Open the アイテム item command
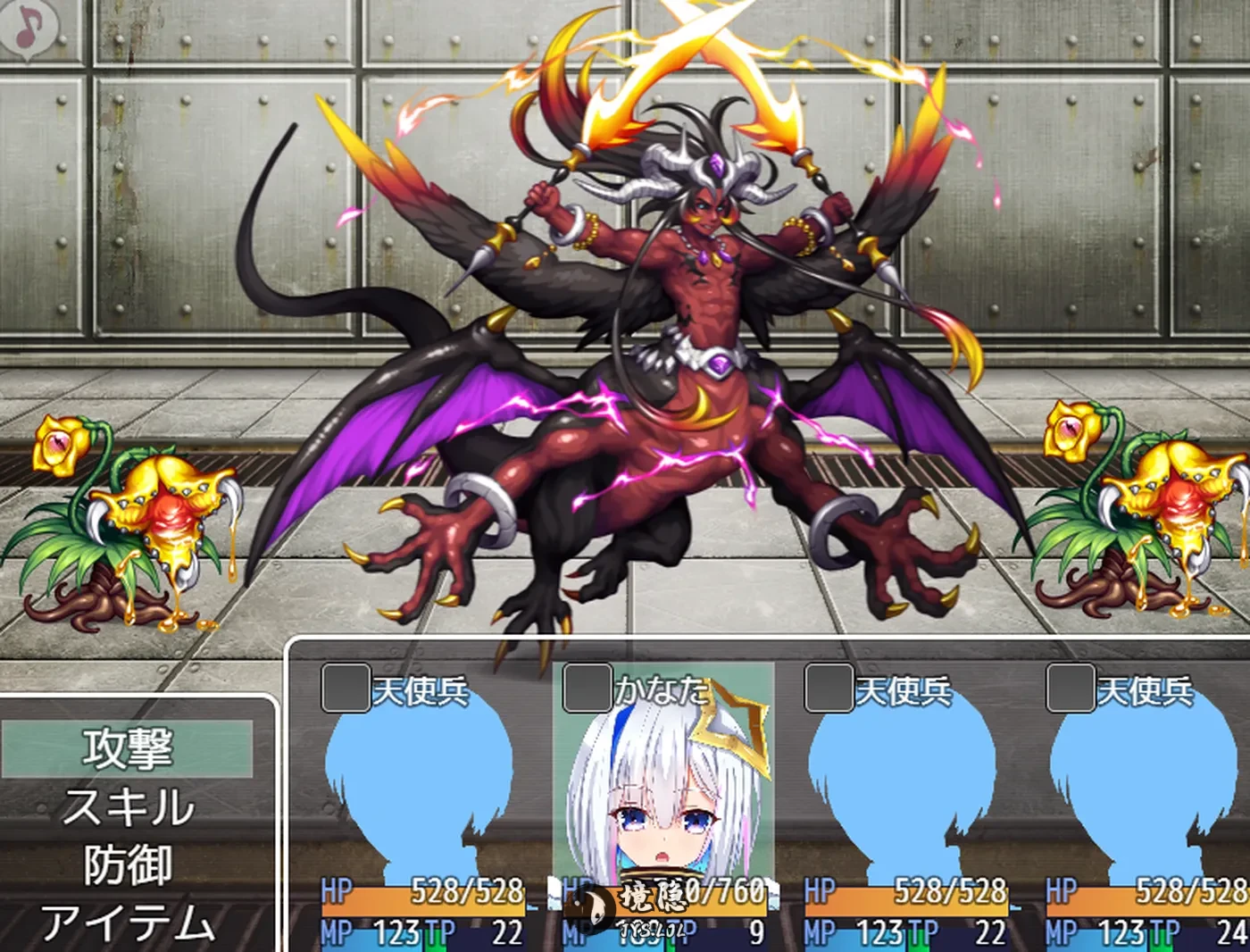The image size is (1250, 952). [128, 923]
